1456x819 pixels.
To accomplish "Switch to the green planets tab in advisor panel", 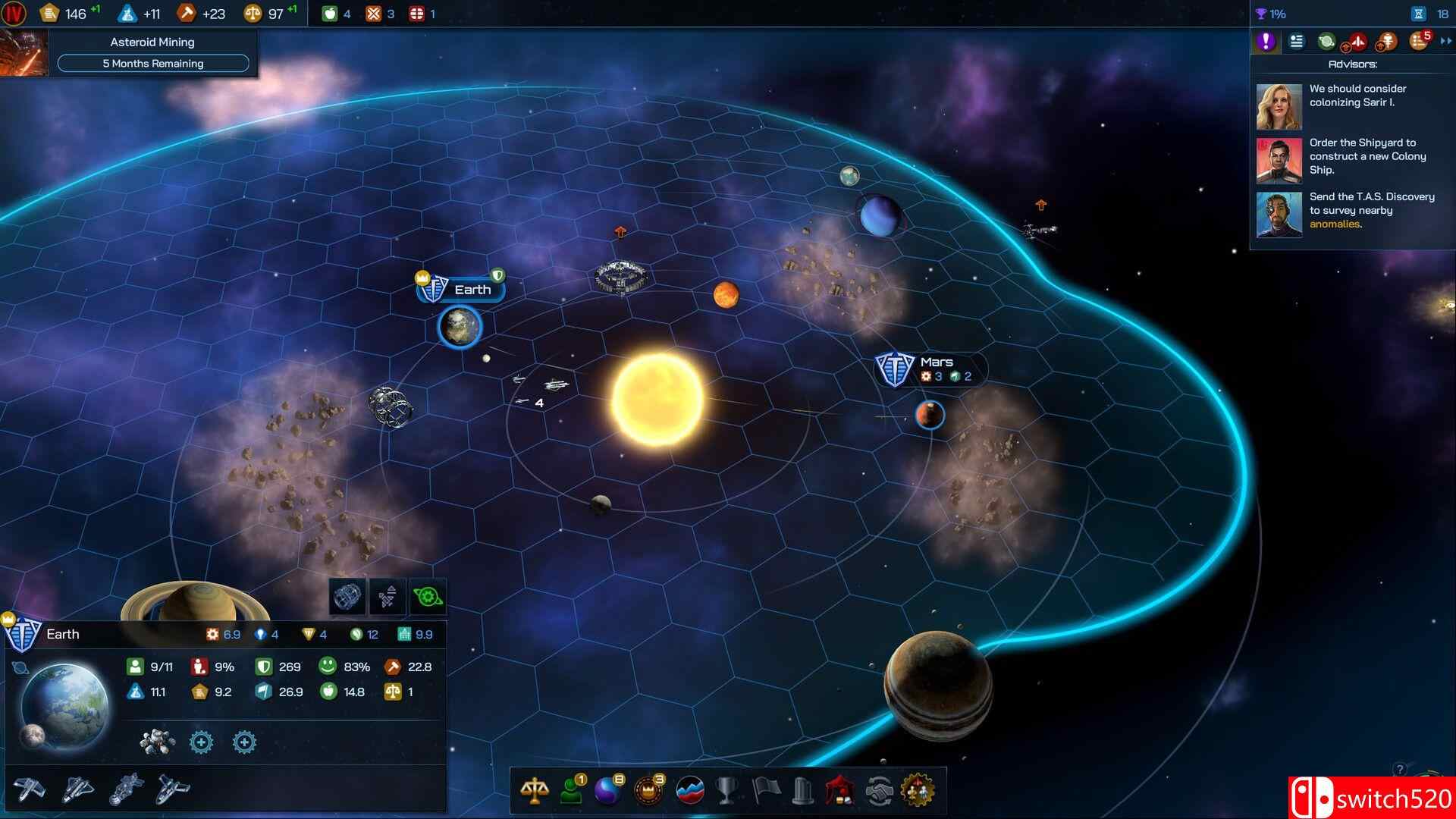I will pos(1326,42).
